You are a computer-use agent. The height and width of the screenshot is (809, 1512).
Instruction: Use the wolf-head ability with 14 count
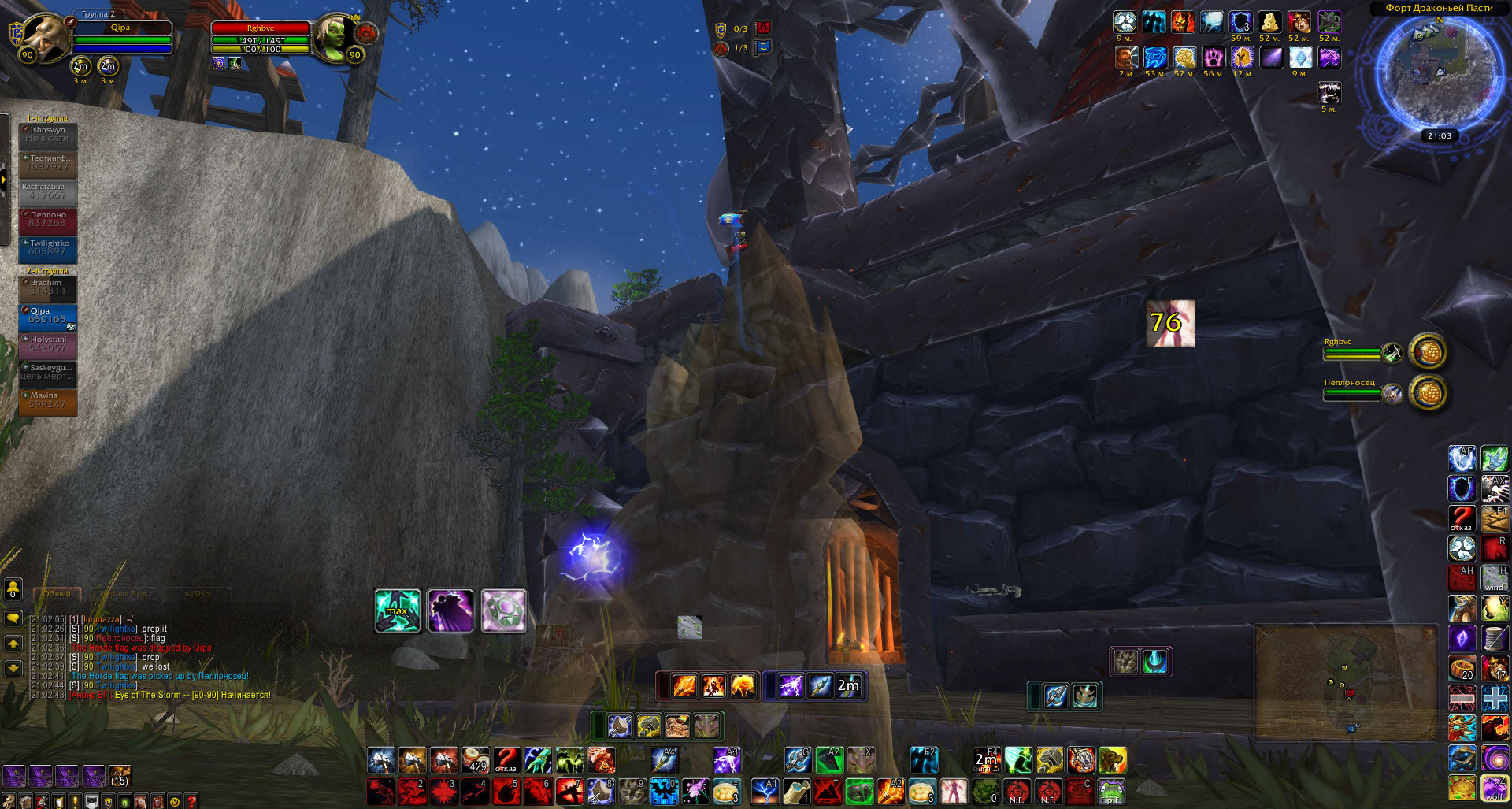(x=1112, y=760)
